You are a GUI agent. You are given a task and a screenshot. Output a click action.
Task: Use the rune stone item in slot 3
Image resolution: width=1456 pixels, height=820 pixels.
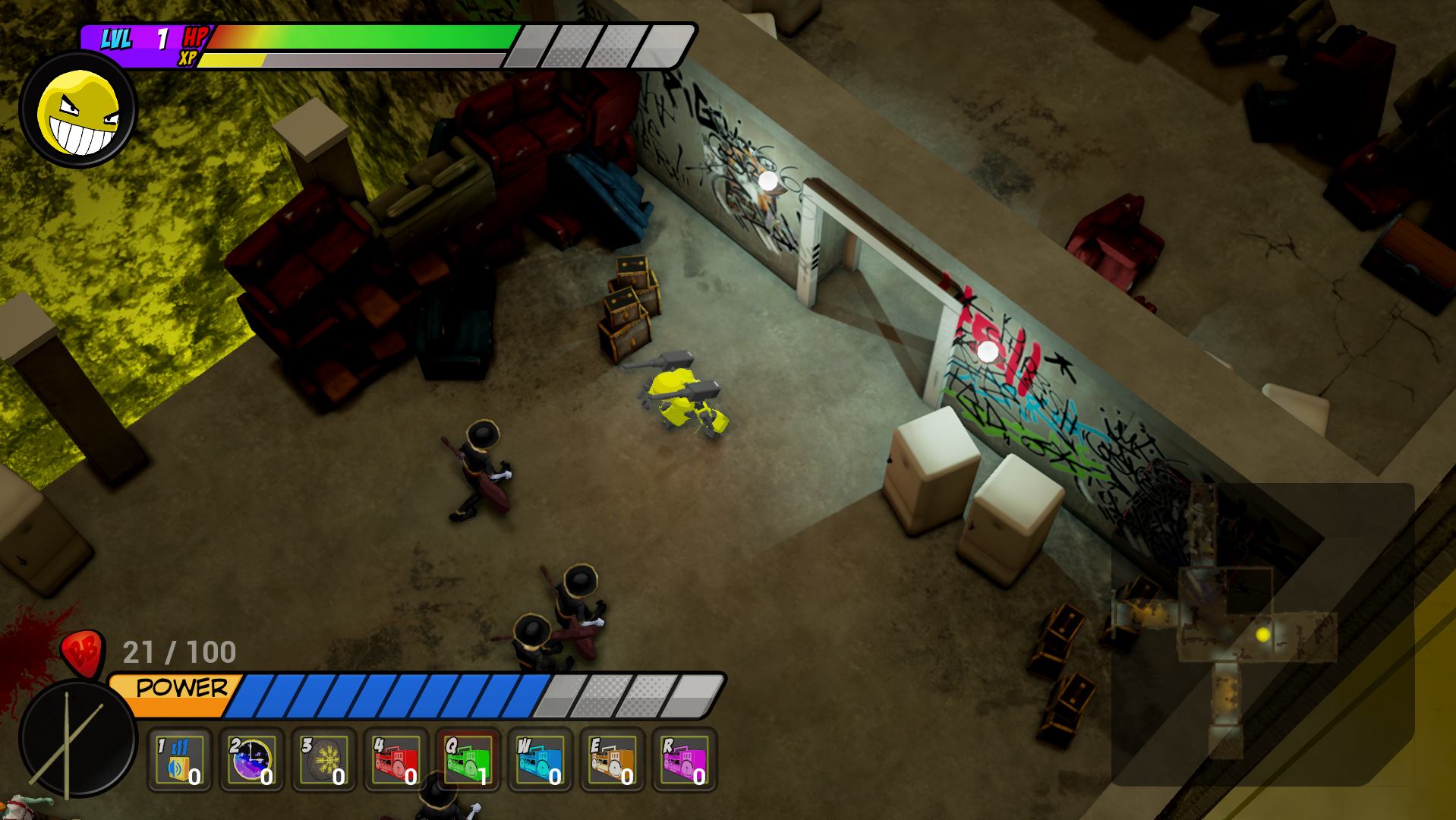click(324, 760)
